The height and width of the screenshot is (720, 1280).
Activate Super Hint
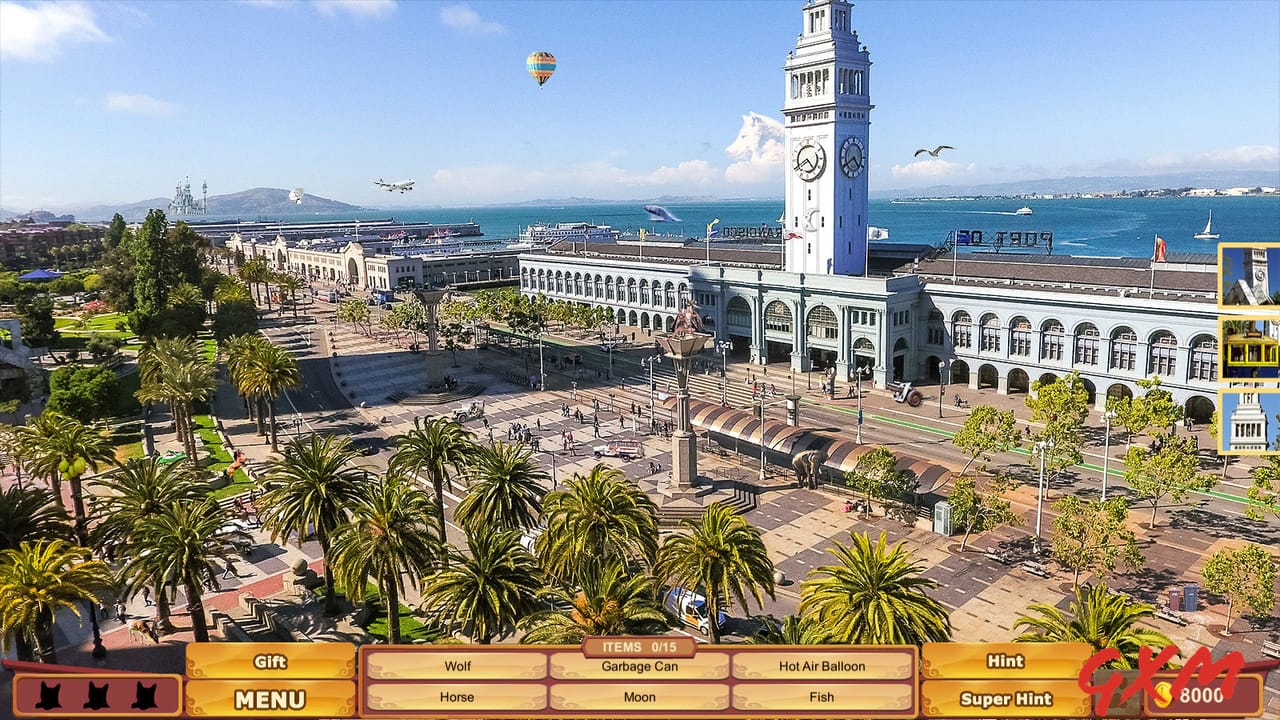coord(1005,700)
